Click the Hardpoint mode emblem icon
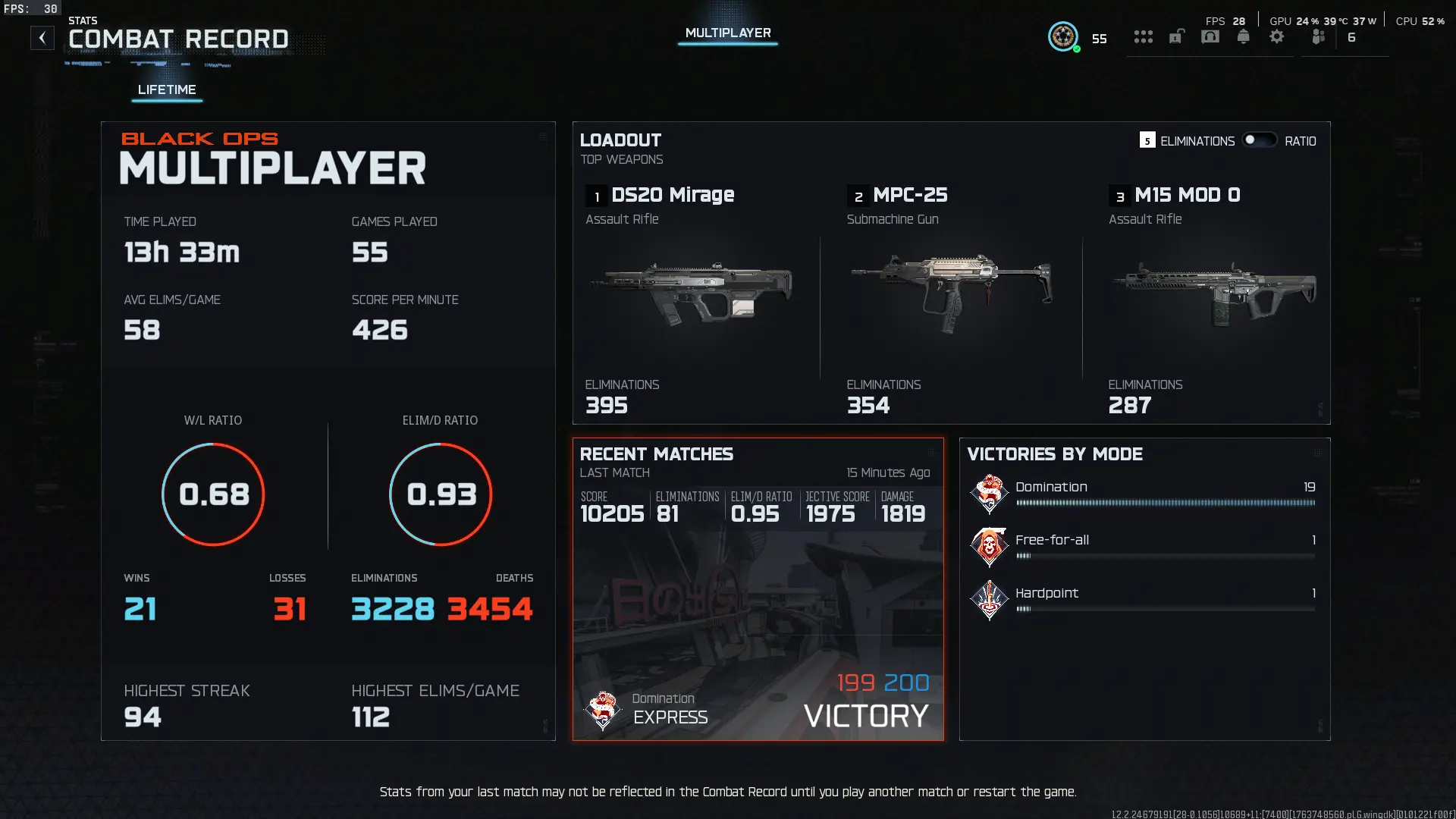 click(988, 600)
